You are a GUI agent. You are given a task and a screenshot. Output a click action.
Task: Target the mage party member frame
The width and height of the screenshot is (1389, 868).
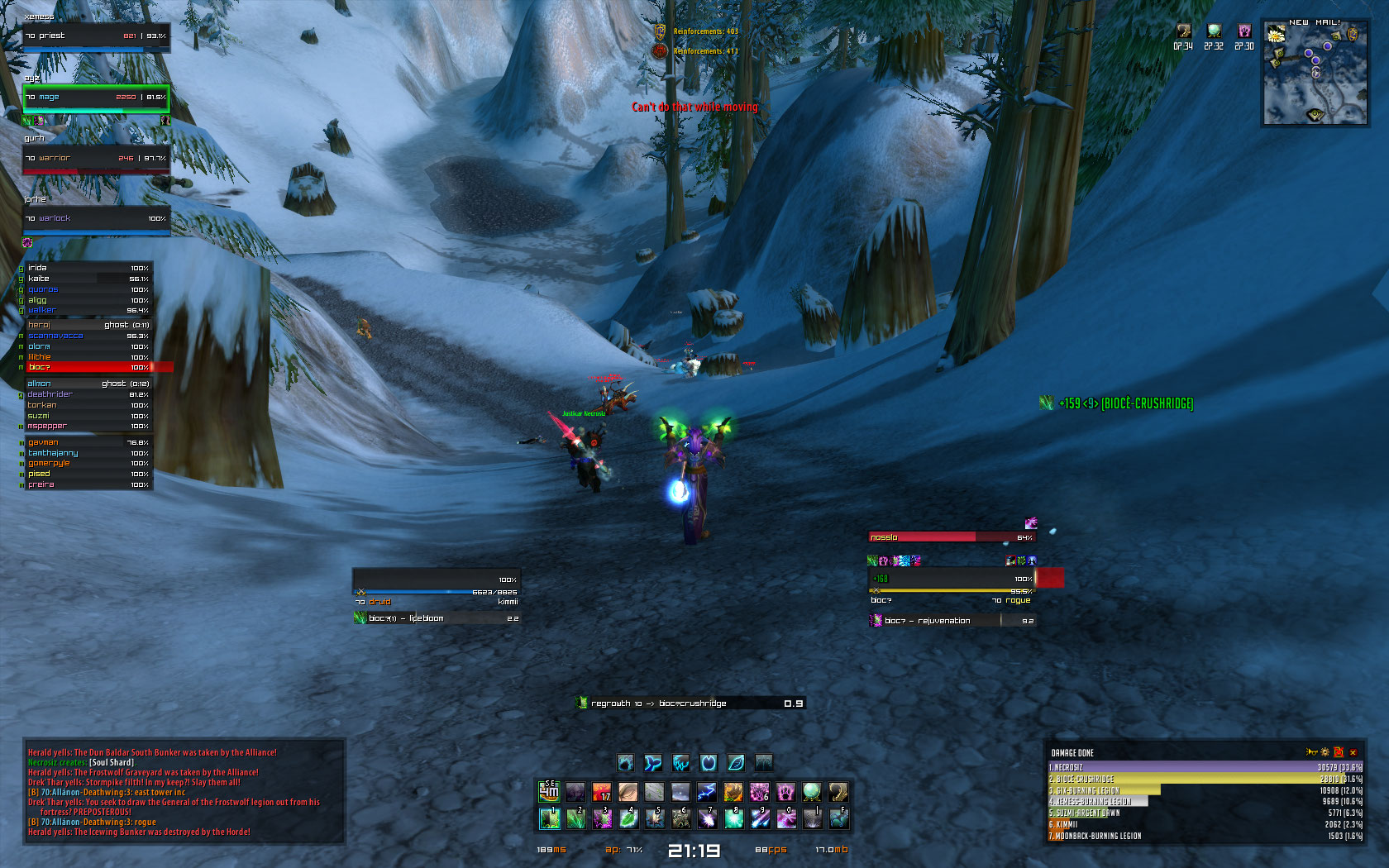point(96,98)
